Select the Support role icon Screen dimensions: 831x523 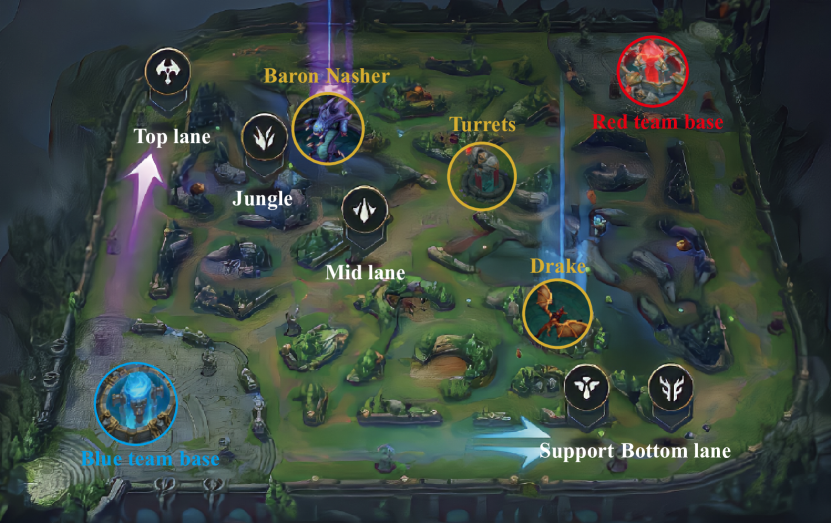click(x=586, y=387)
